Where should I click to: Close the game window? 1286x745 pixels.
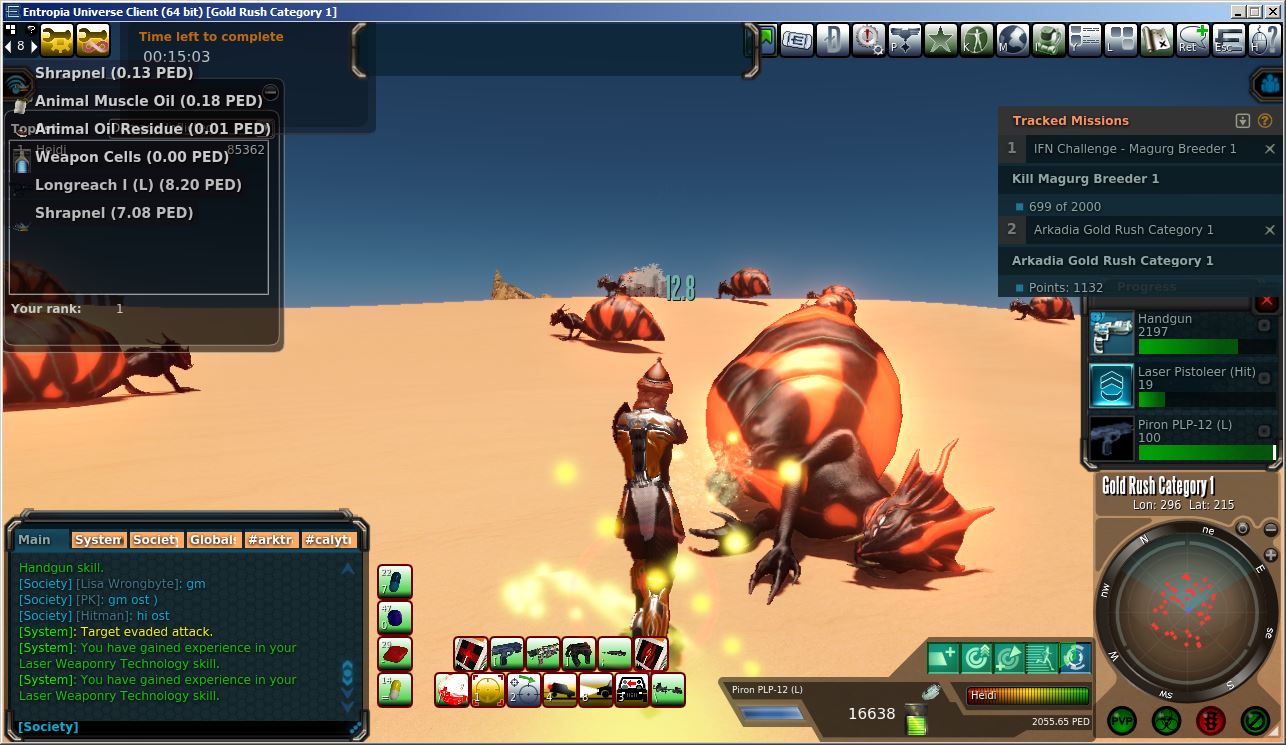1270,12
